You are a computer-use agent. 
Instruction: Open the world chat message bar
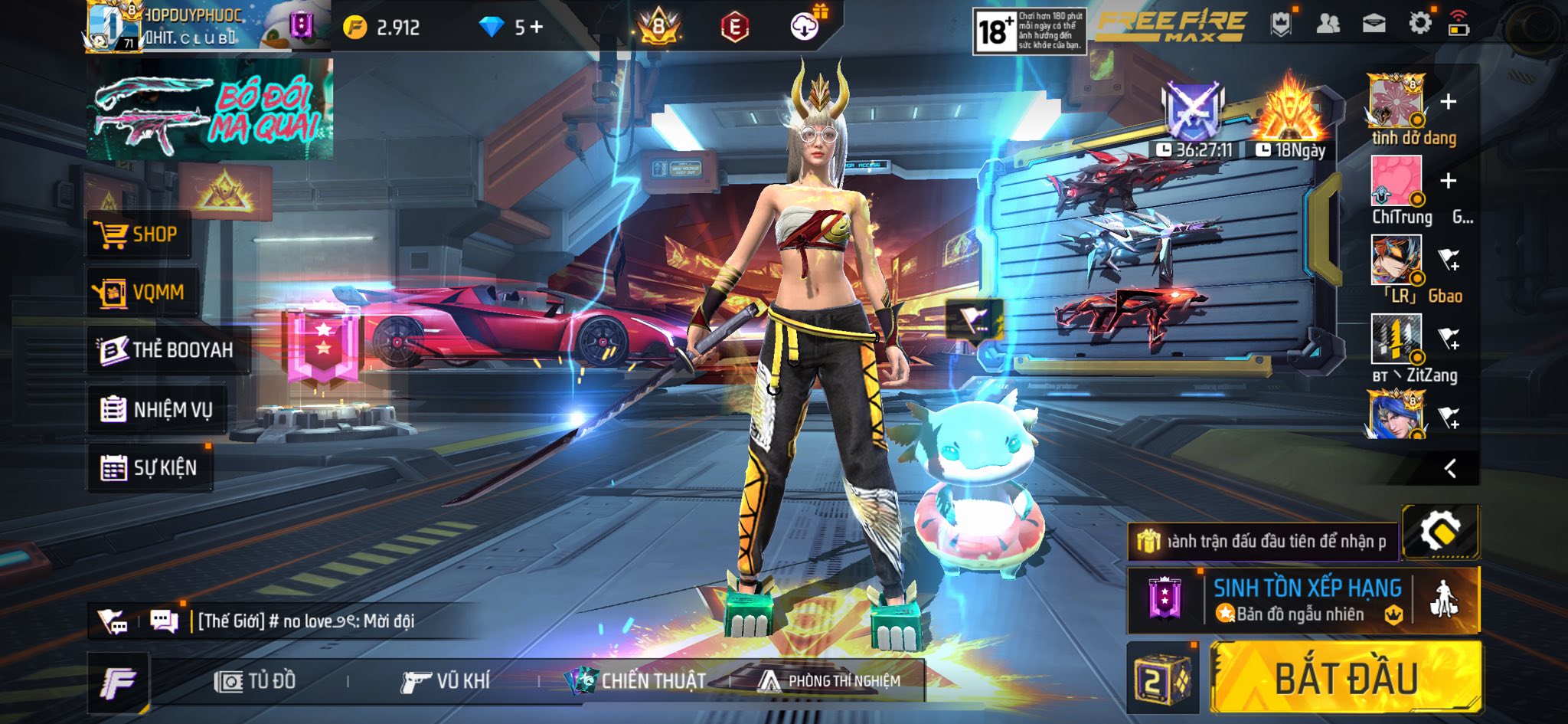[x=306, y=621]
